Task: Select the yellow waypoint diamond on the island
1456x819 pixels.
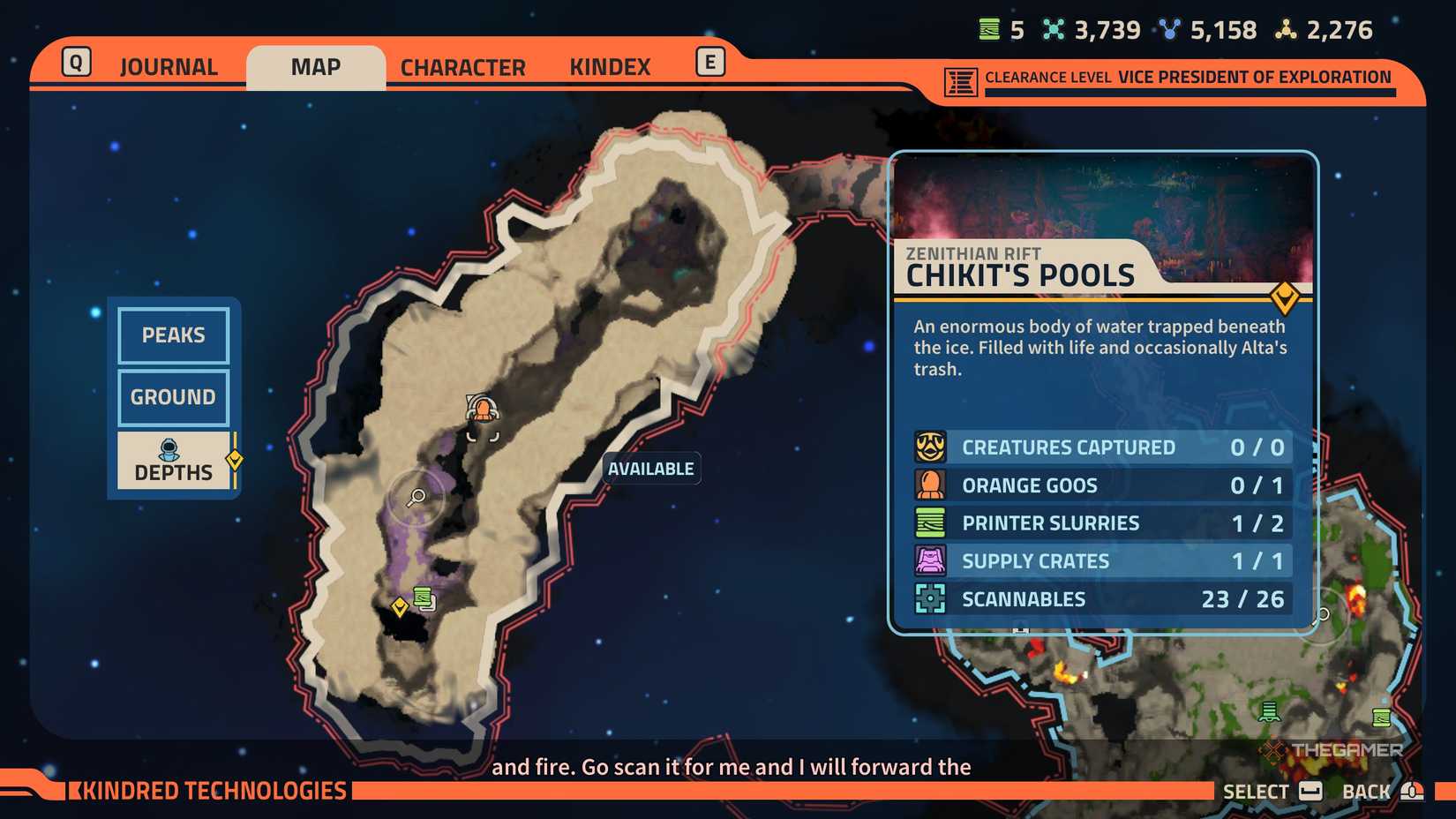Action: [400, 605]
